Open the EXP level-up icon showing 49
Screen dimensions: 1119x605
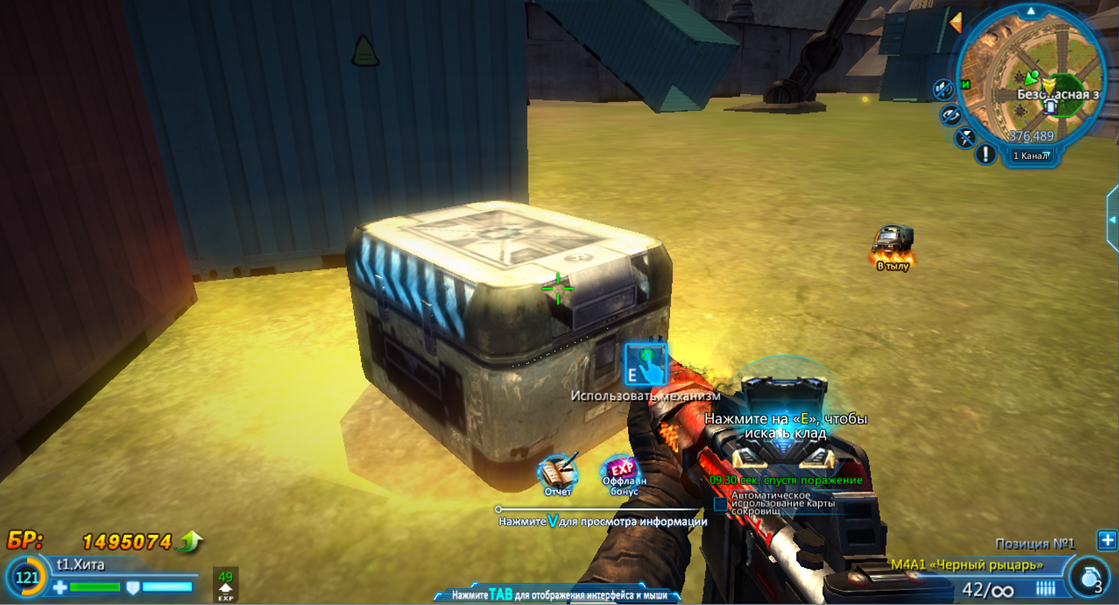[225, 584]
